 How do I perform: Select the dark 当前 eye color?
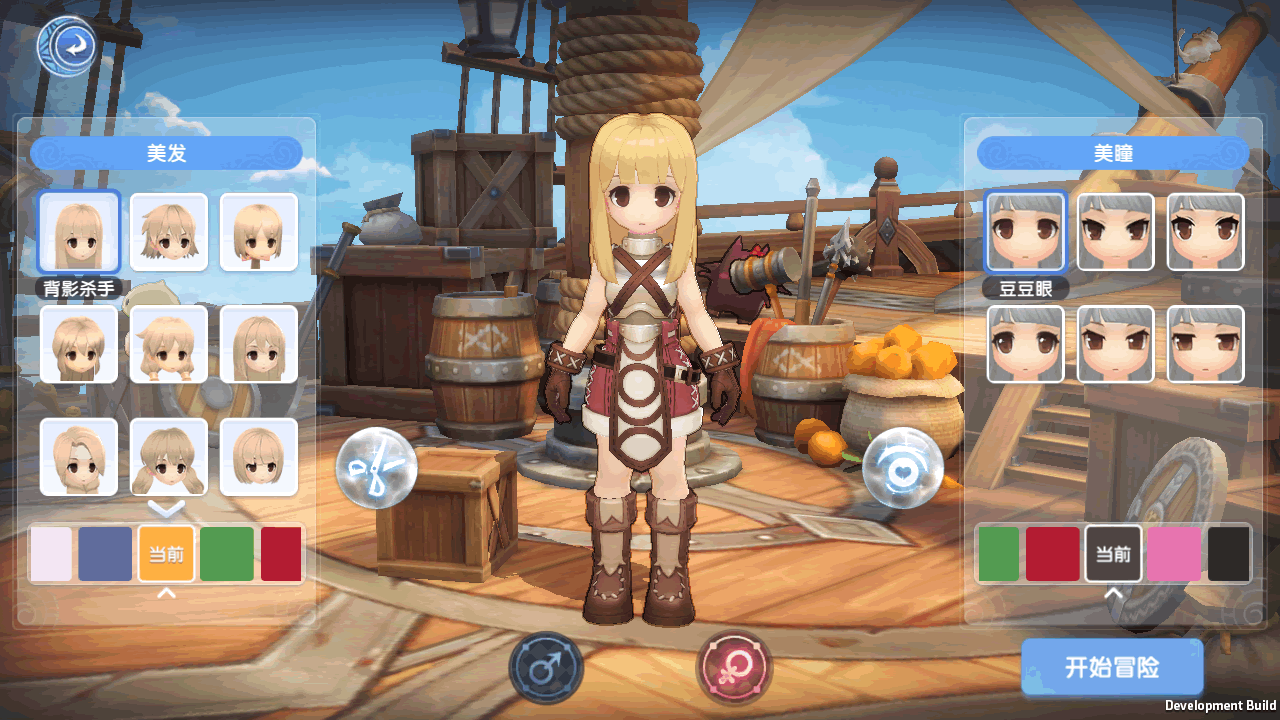point(1113,554)
